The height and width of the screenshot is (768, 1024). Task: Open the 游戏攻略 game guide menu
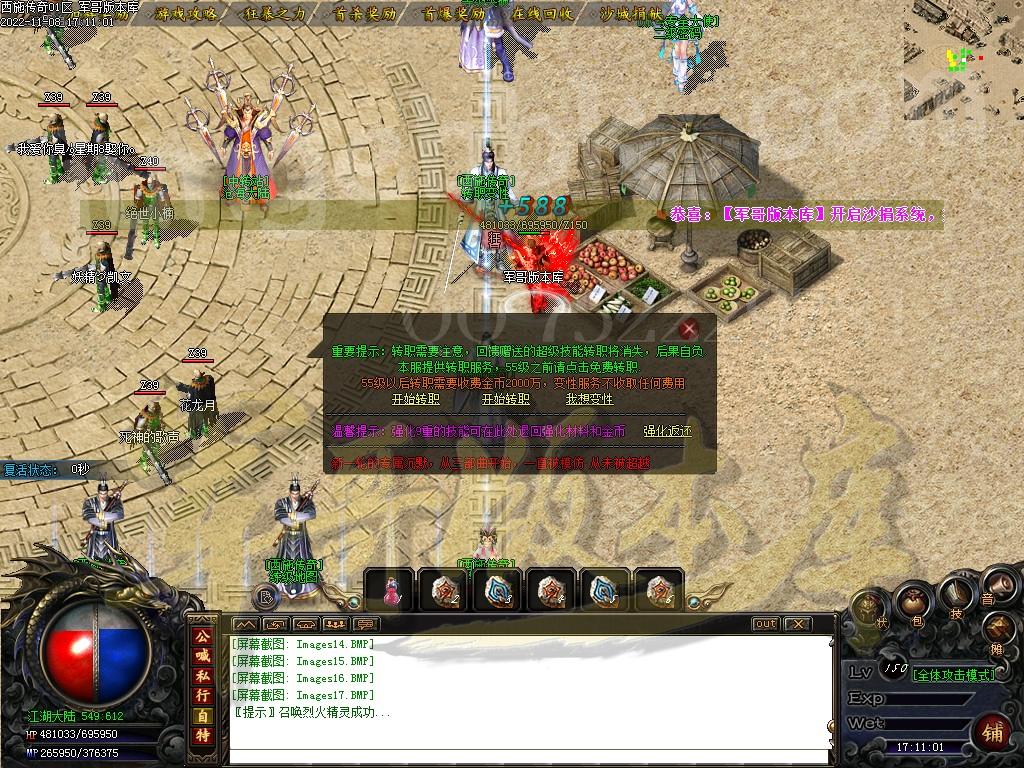point(186,14)
